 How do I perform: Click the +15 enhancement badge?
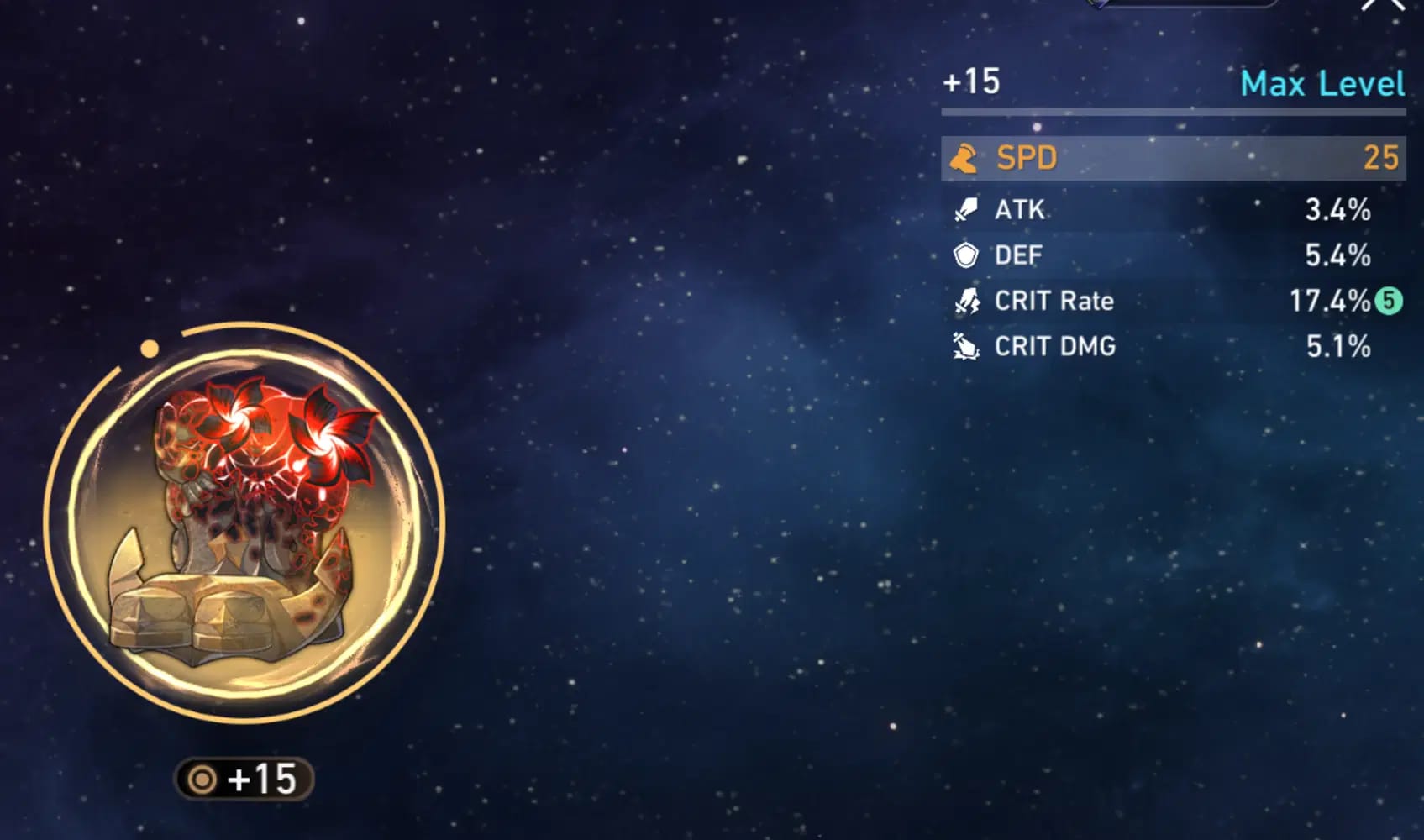pos(244,777)
